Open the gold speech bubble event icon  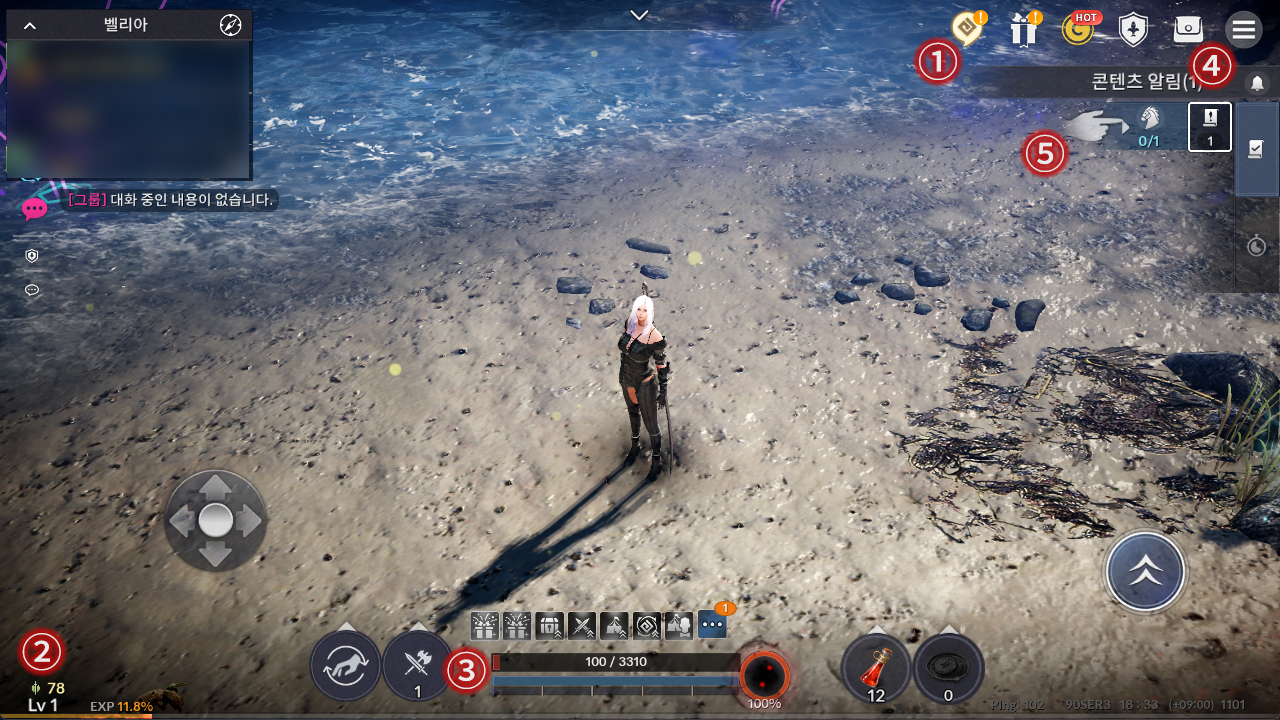[967, 28]
